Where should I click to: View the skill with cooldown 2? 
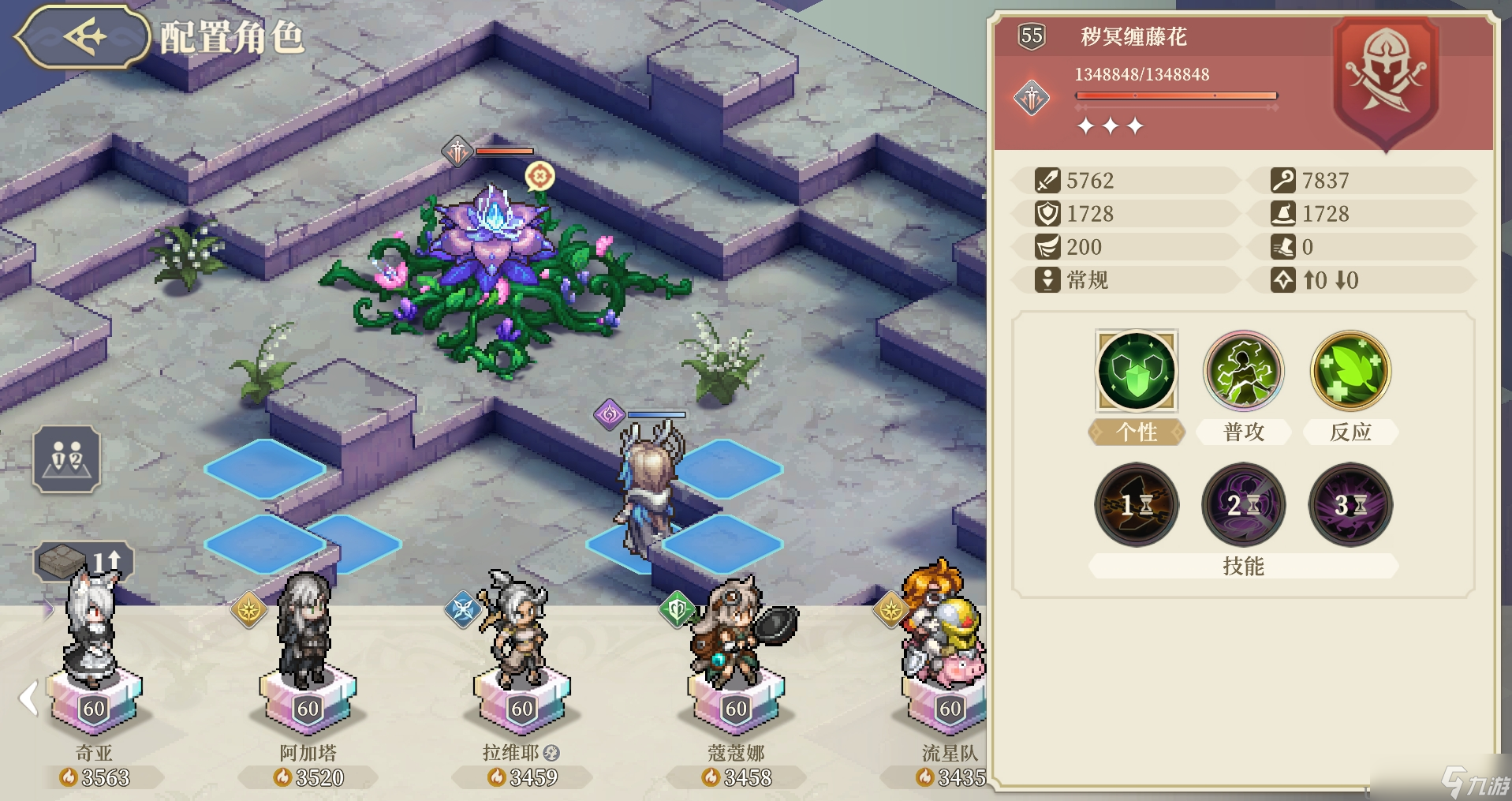click(1243, 504)
